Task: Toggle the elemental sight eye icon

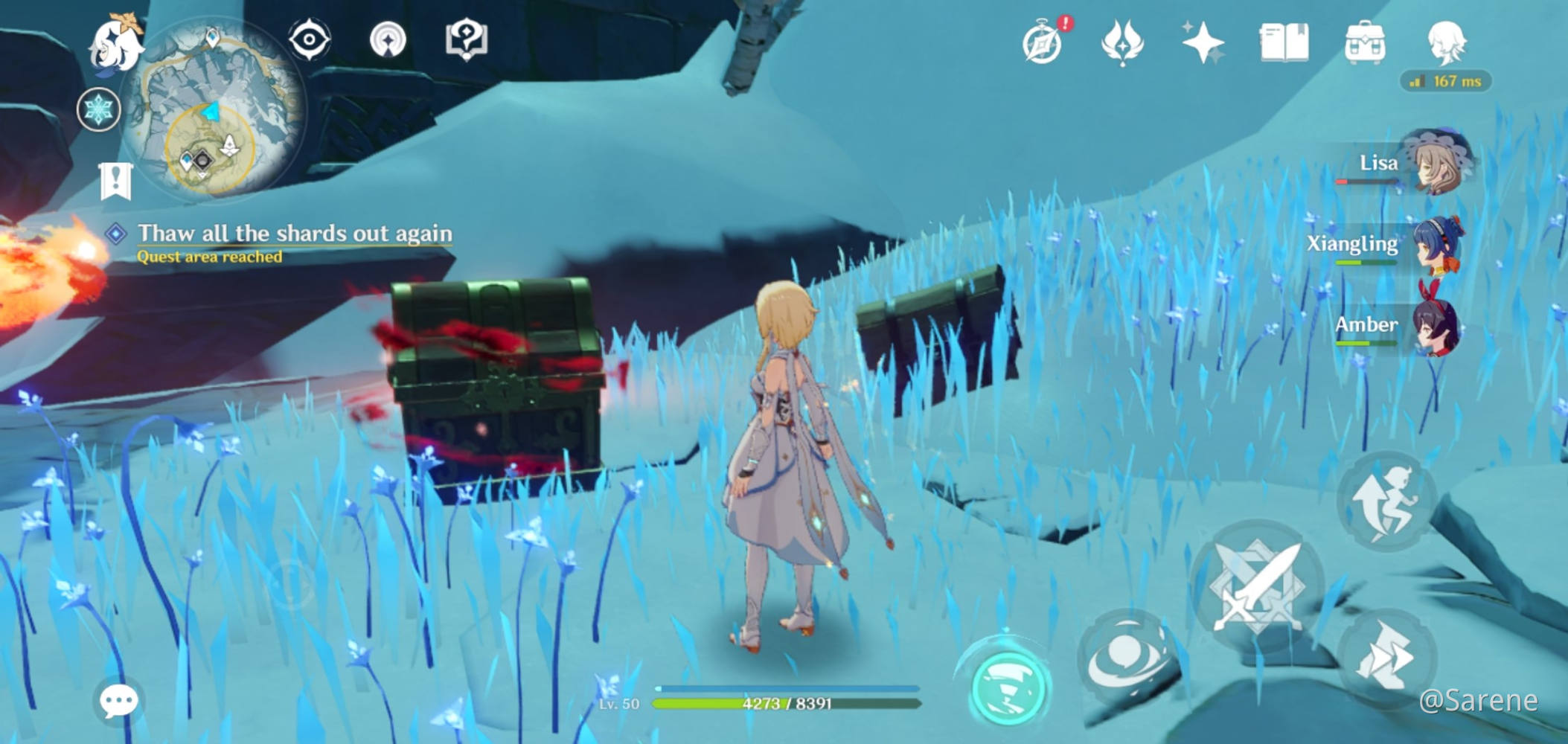Action: pos(309,39)
